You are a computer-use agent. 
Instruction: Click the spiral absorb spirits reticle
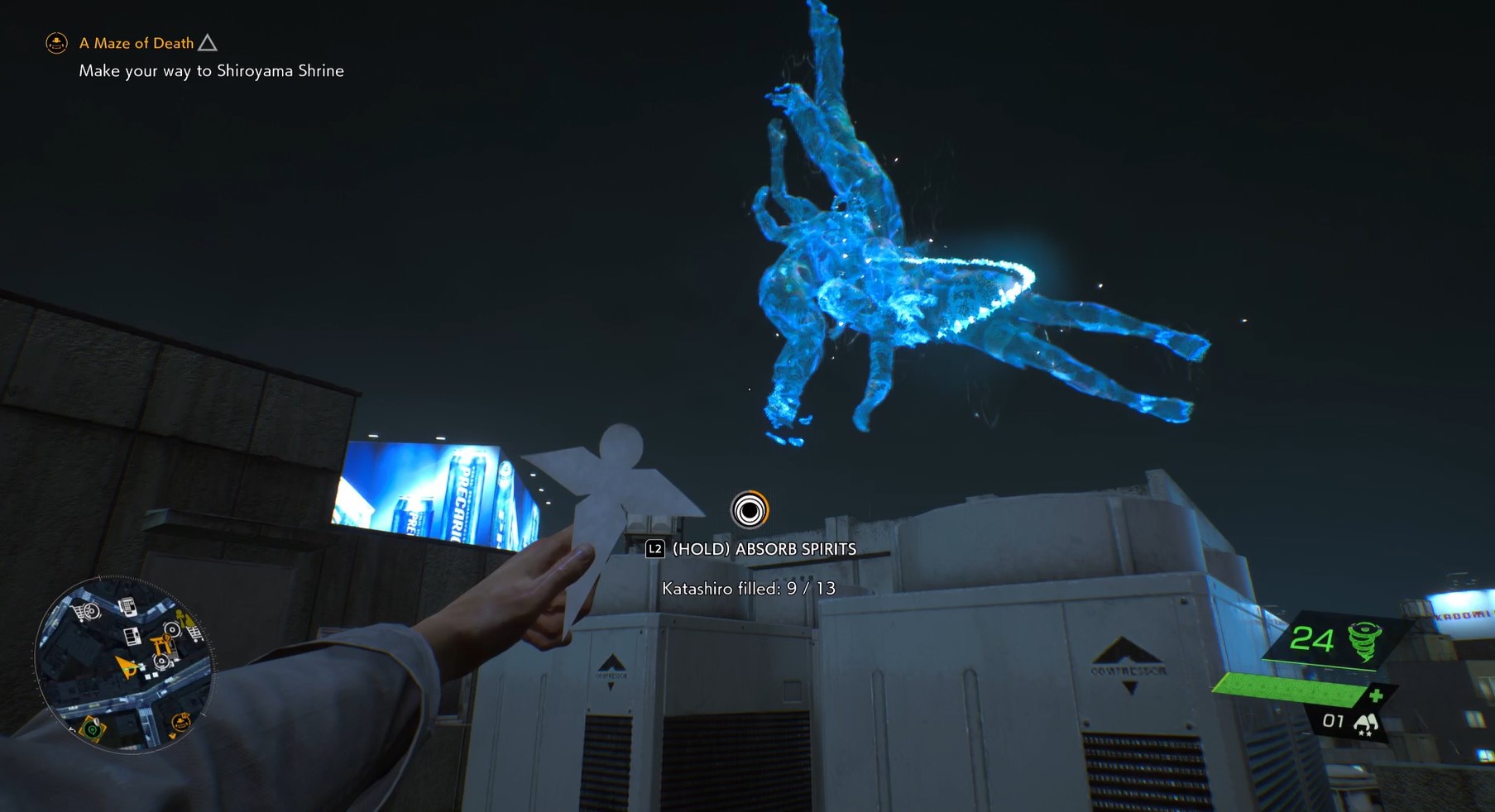tap(750, 510)
